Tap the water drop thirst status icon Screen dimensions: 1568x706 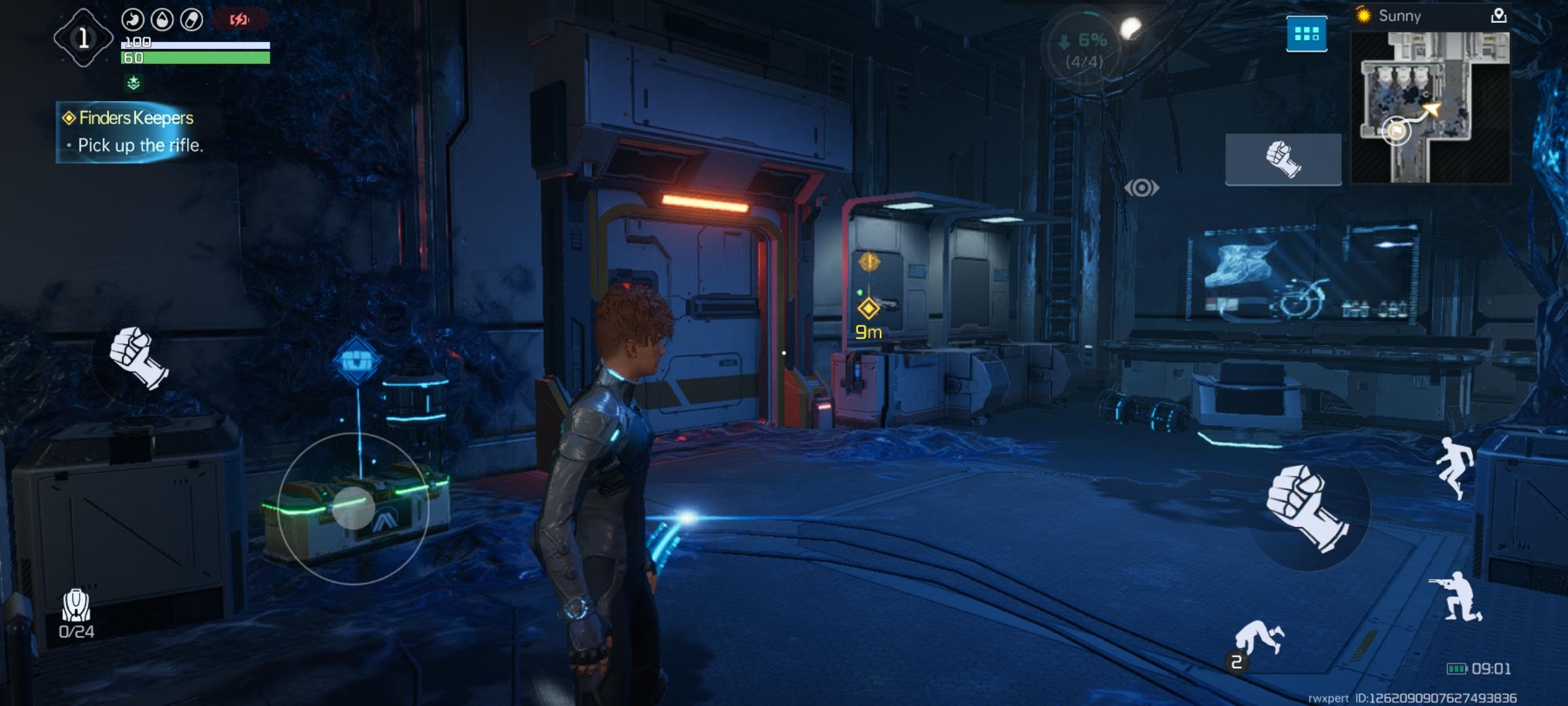(162, 20)
